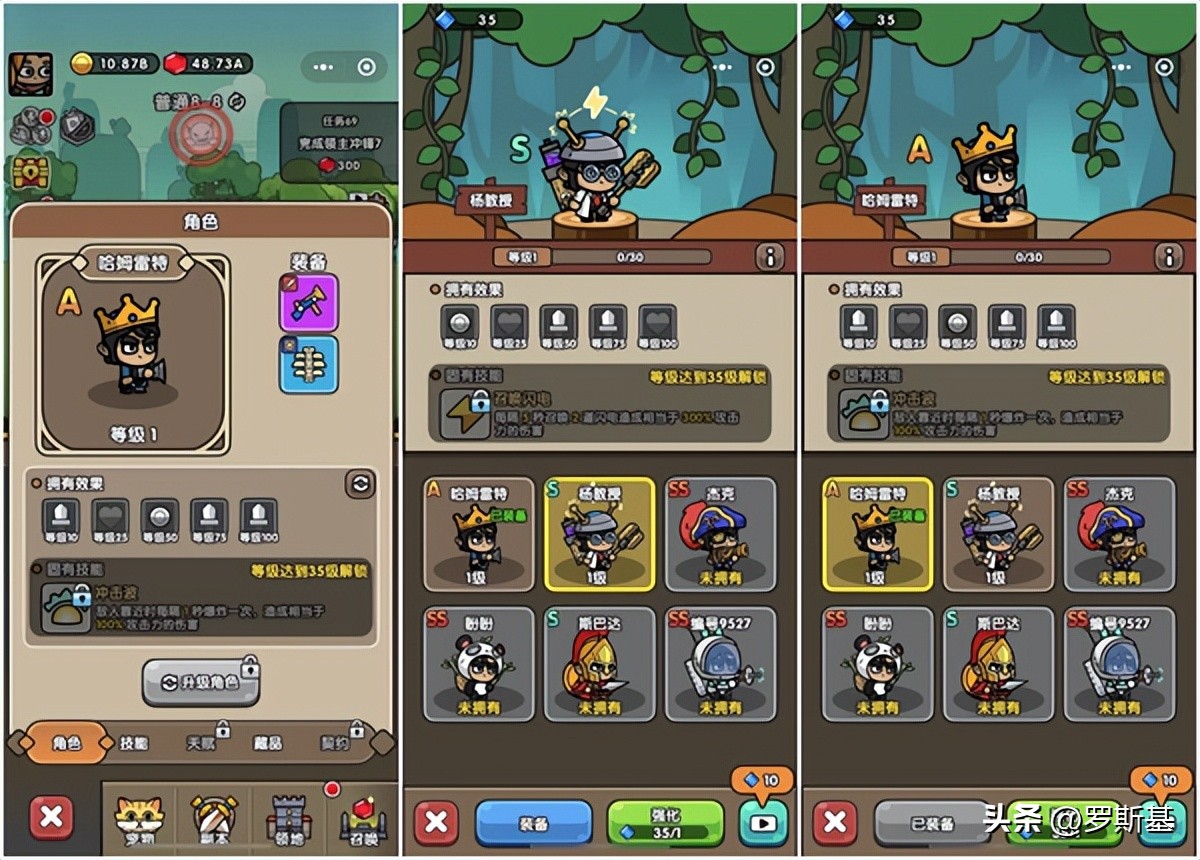Open the 契约 tab
The image size is (1200, 860).
pos(335,743)
